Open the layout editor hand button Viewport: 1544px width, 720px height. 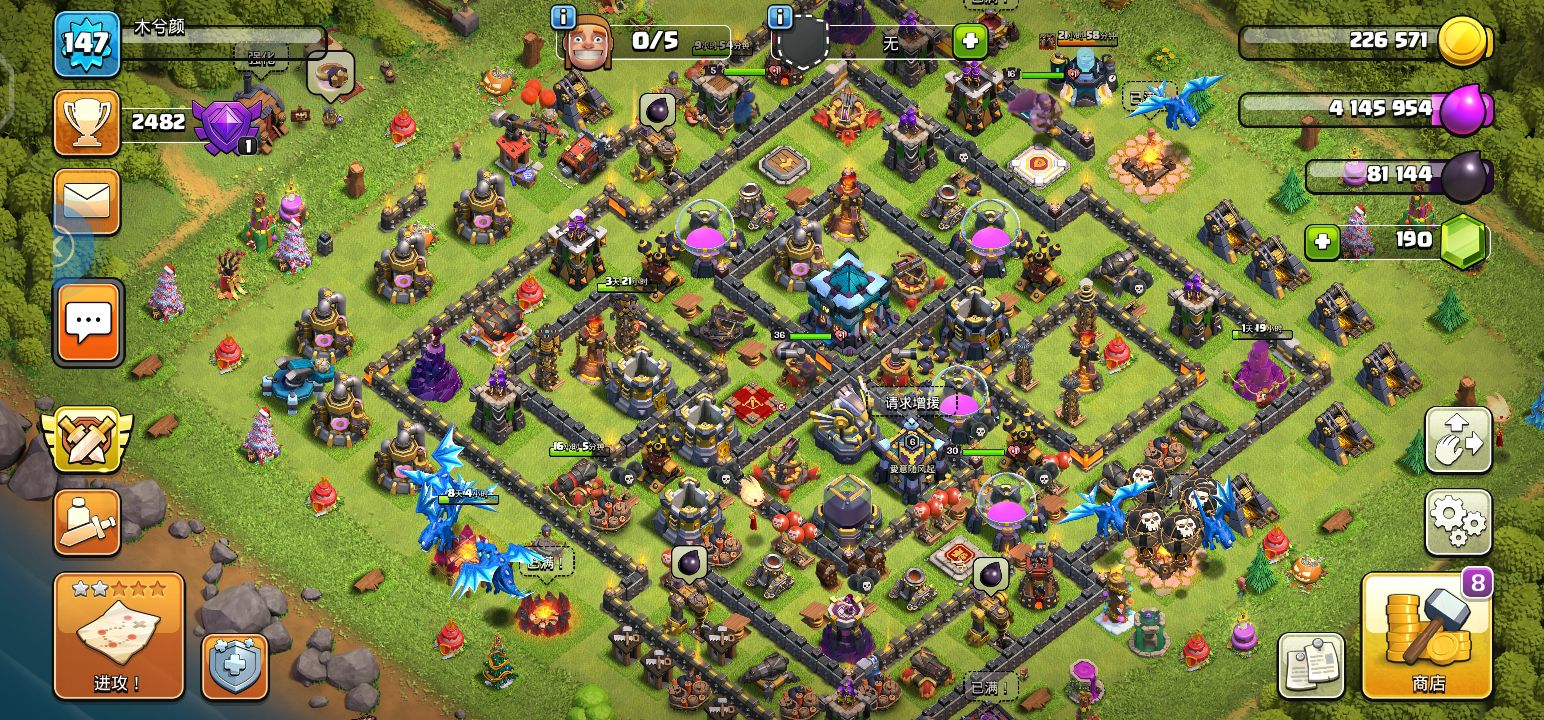tap(1458, 439)
